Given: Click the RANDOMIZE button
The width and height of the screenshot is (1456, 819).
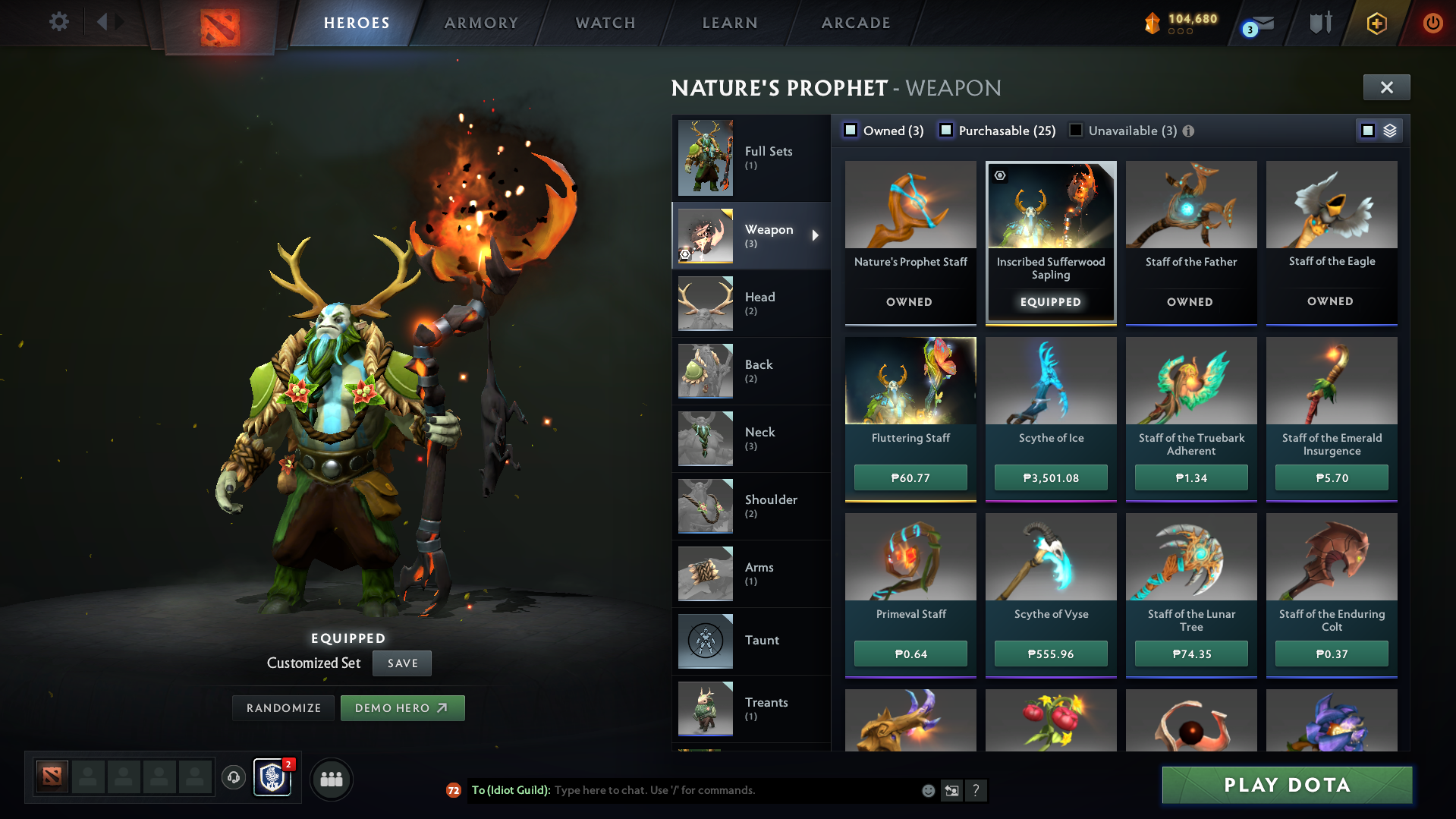Looking at the screenshot, I should pos(283,707).
